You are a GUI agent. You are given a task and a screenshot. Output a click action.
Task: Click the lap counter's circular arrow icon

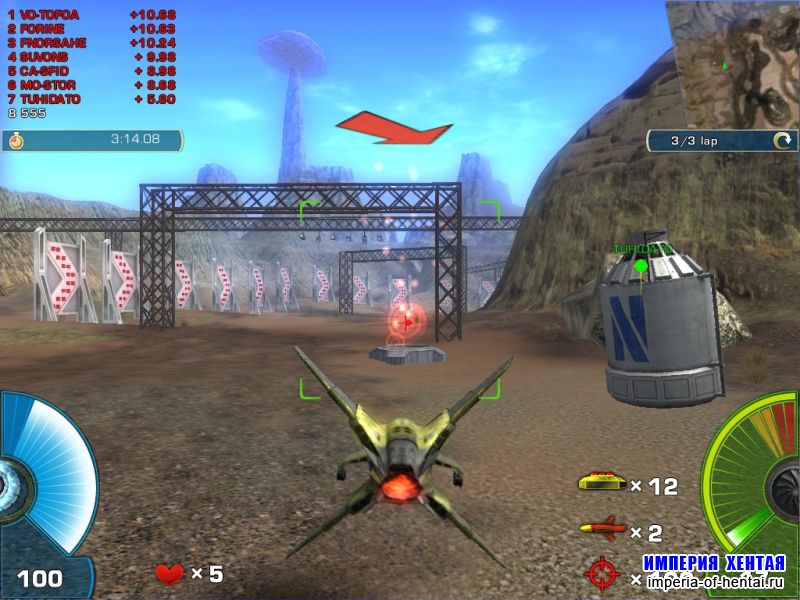(781, 141)
